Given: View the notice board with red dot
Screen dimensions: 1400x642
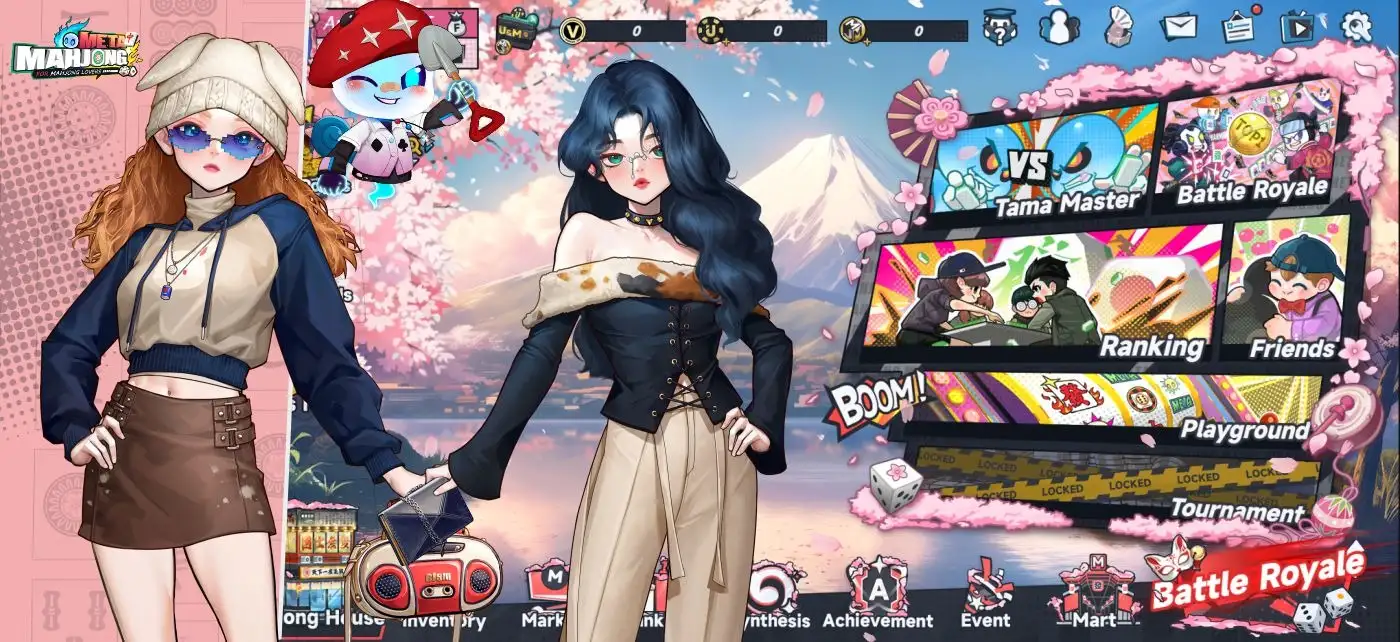Looking at the screenshot, I should click(x=1240, y=27).
